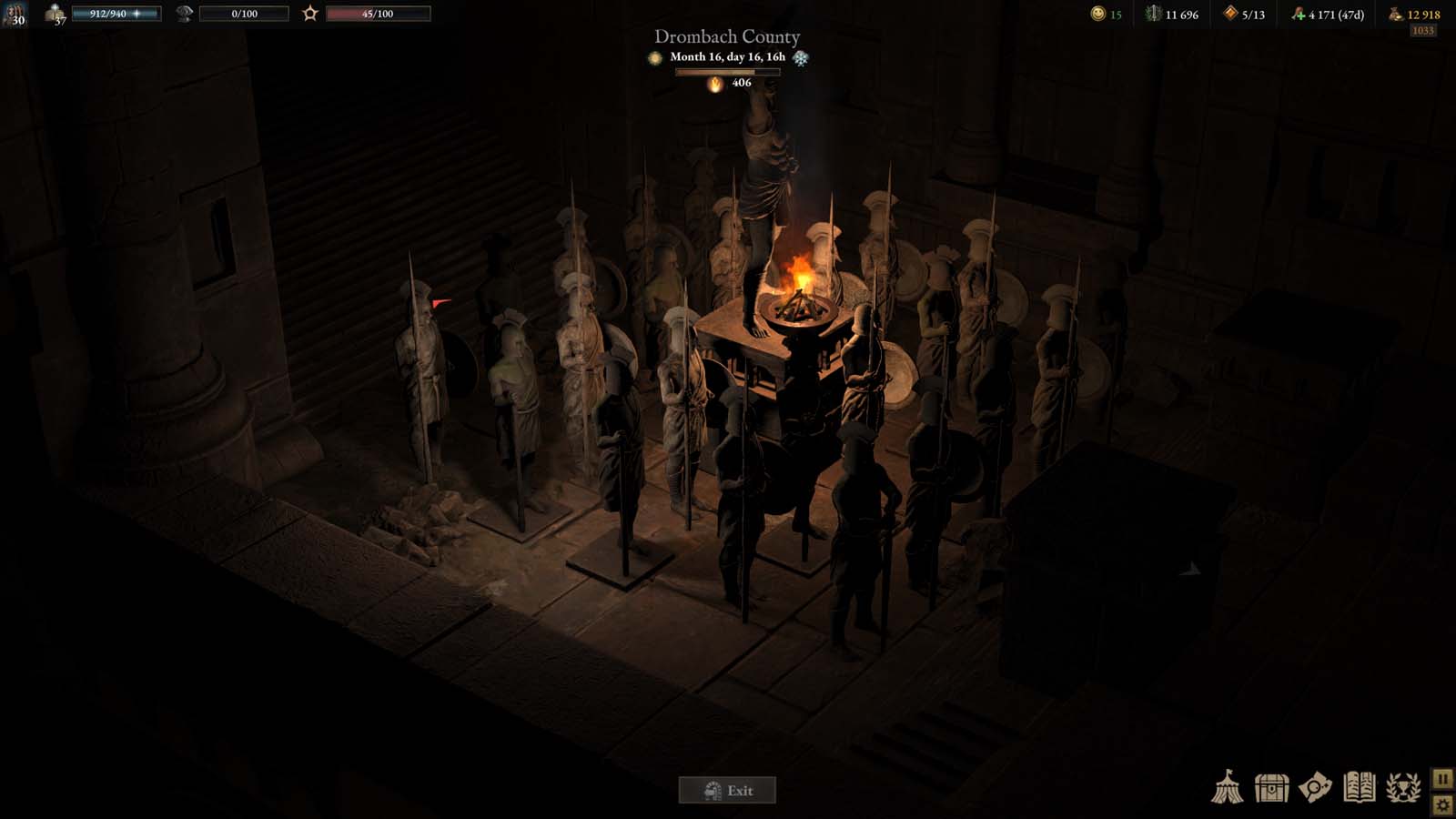Open the settings gear menu
1456x819 pixels.
pos(1442,804)
